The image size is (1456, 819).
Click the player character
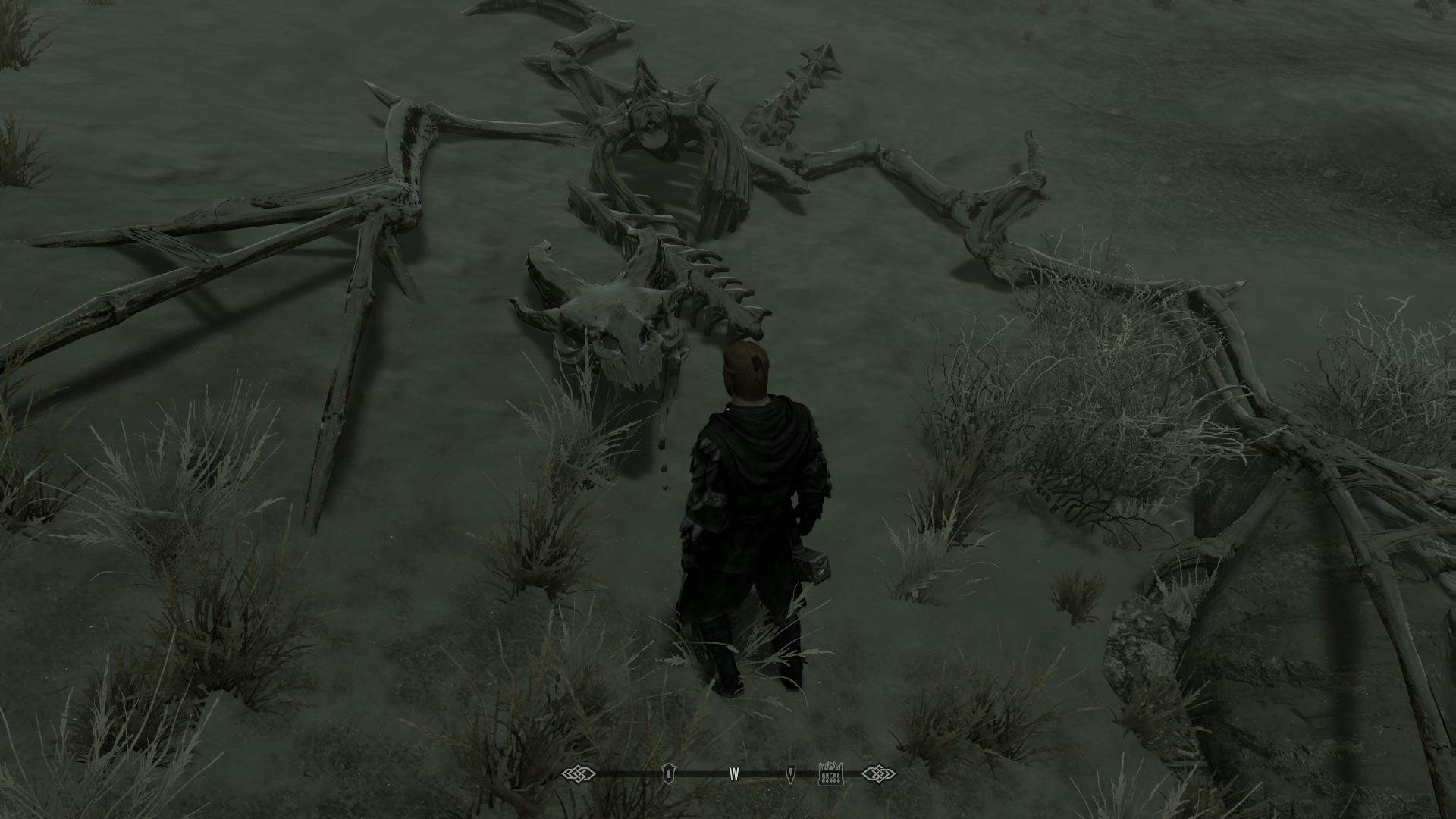click(x=751, y=516)
